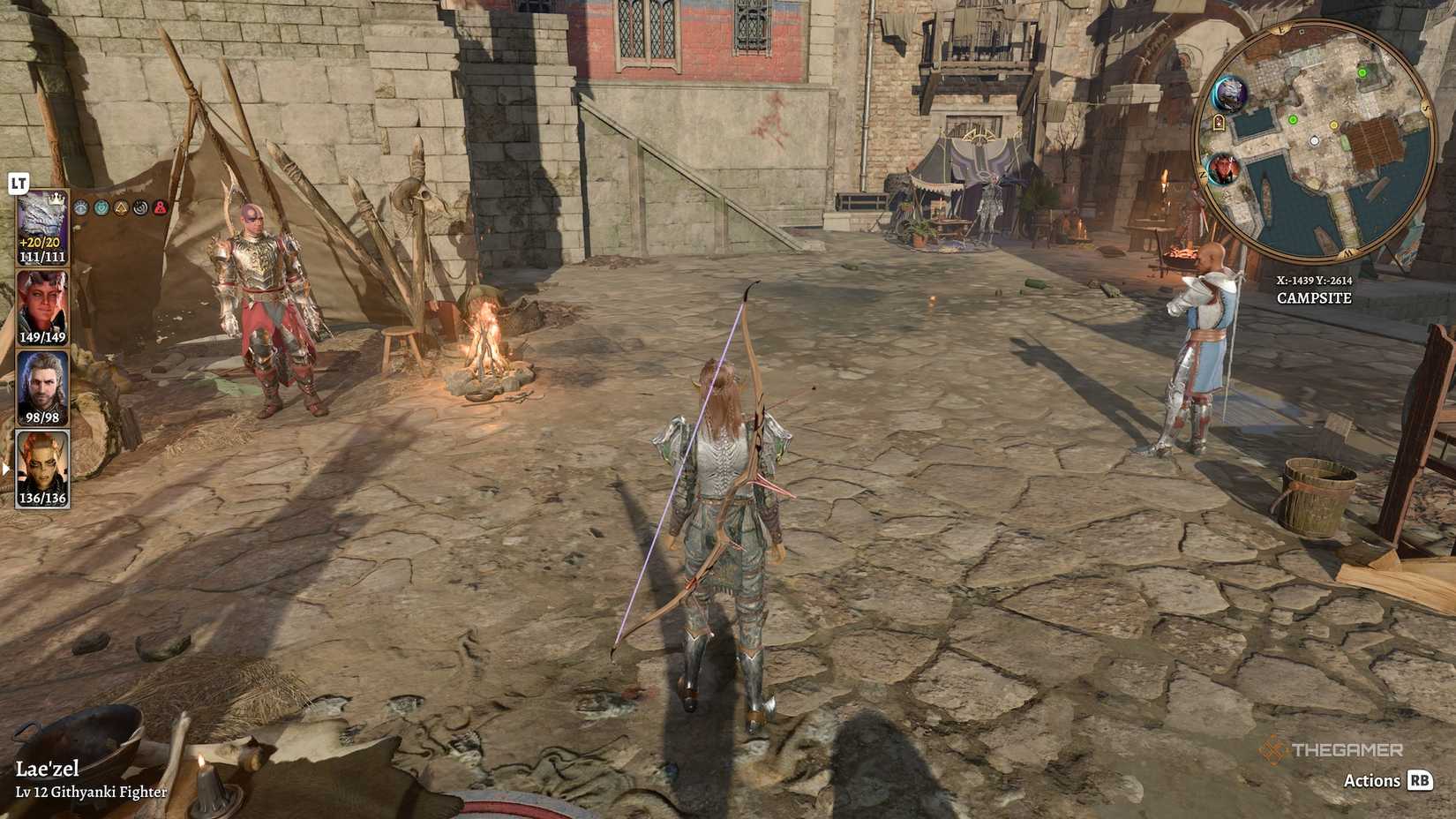This screenshot has width=1456, height=819.
Task: Expand the party panel with the white arrow
Action: click(x=4, y=468)
